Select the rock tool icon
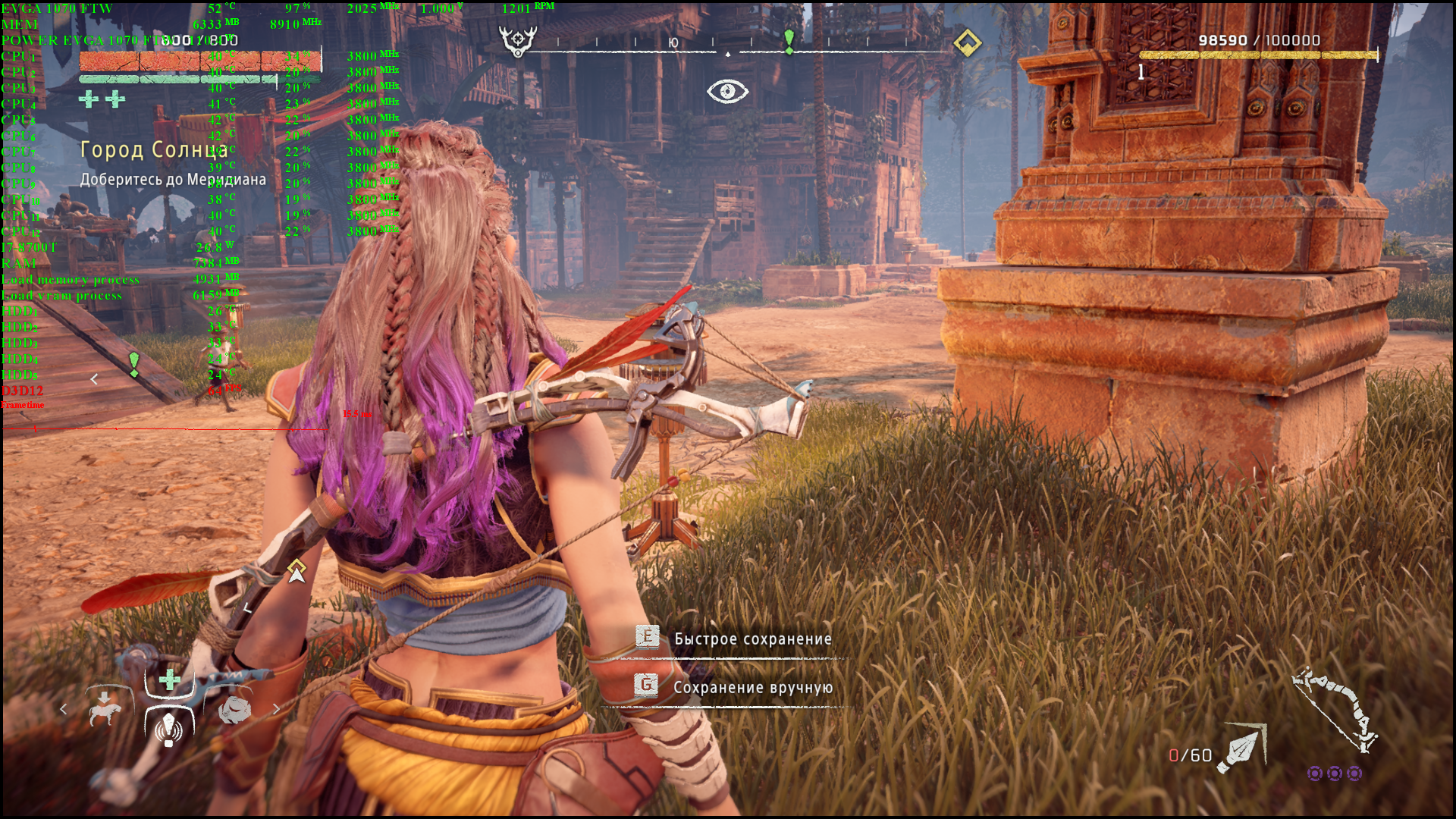The width and height of the screenshot is (1456, 819). coord(234,710)
